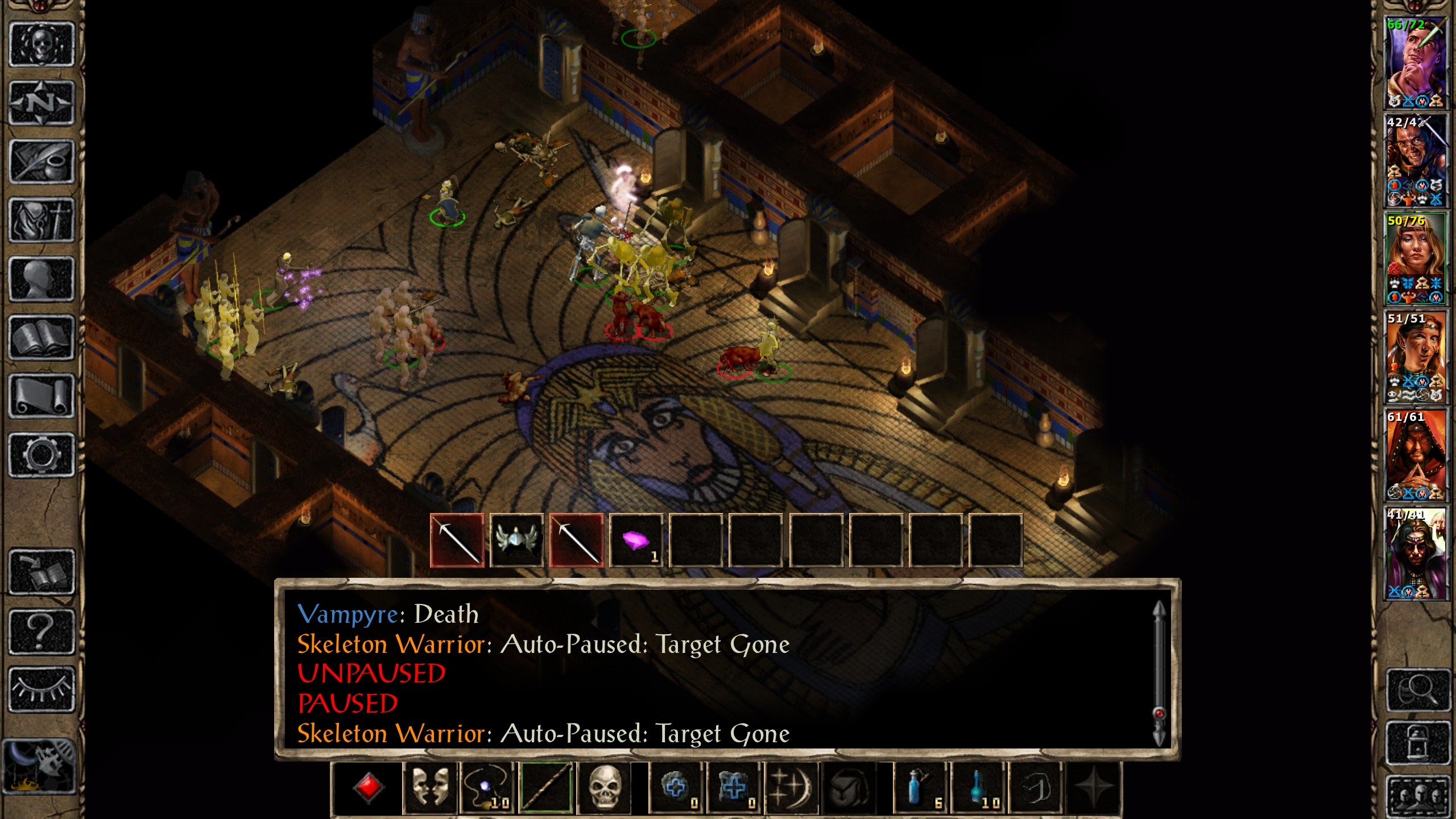The width and height of the screenshot is (1456, 819).
Task: Select the top party portrait with 66/72 HP
Action: click(1416, 63)
